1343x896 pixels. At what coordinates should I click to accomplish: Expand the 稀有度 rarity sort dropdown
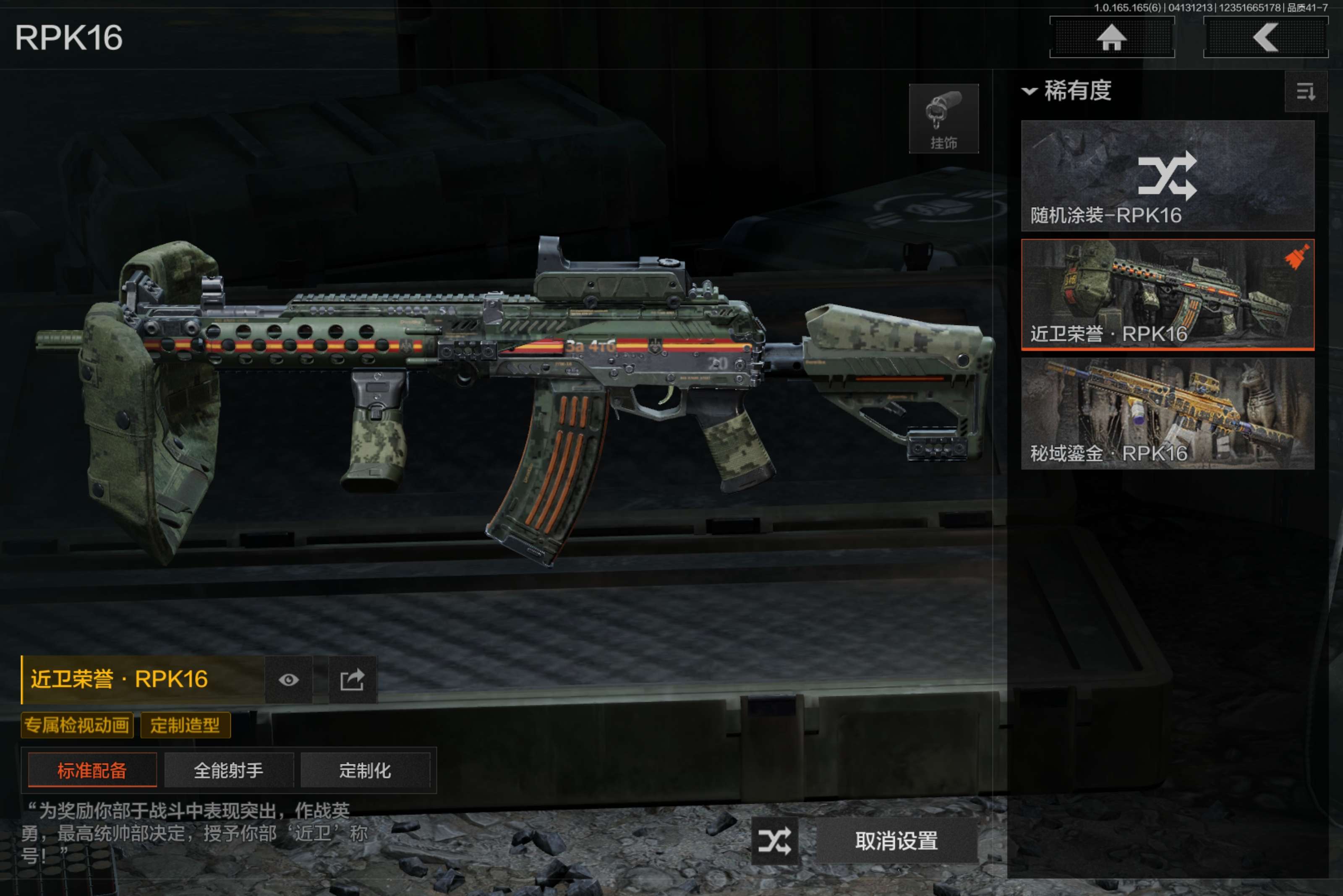click(x=1067, y=91)
